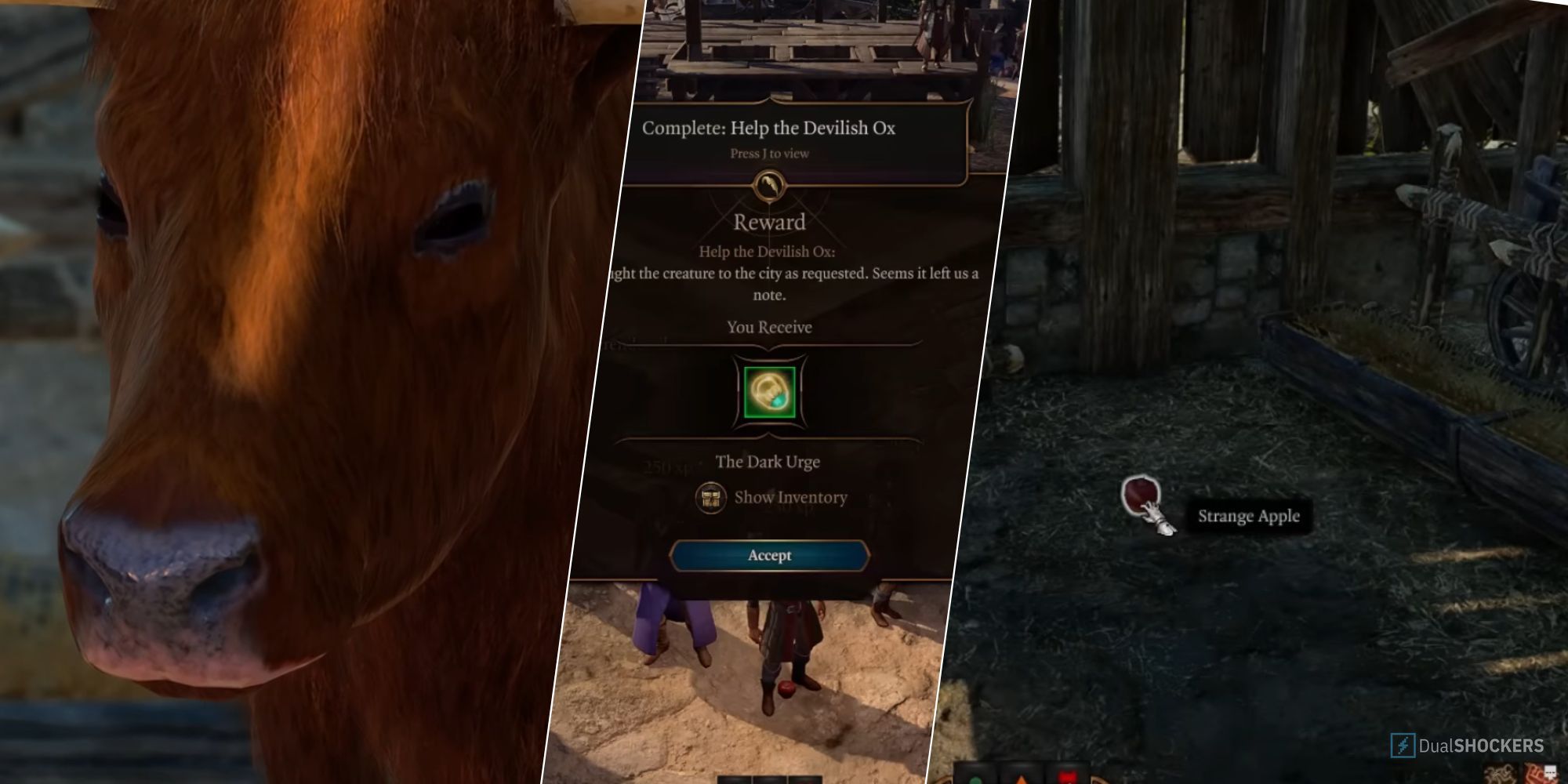Collapse the Reward details section
This screenshot has height=784, width=1568.
coord(768,221)
